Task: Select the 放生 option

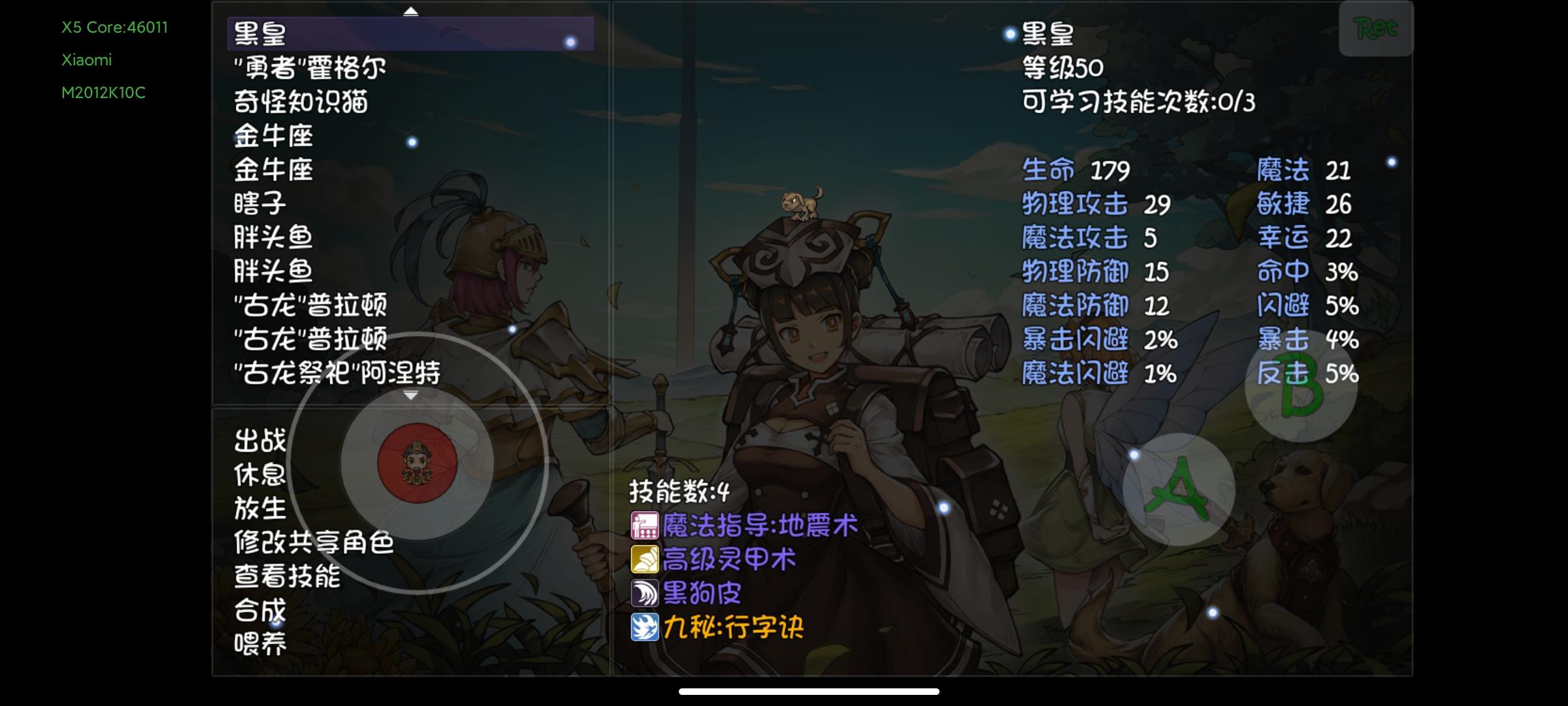Action: click(x=259, y=510)
